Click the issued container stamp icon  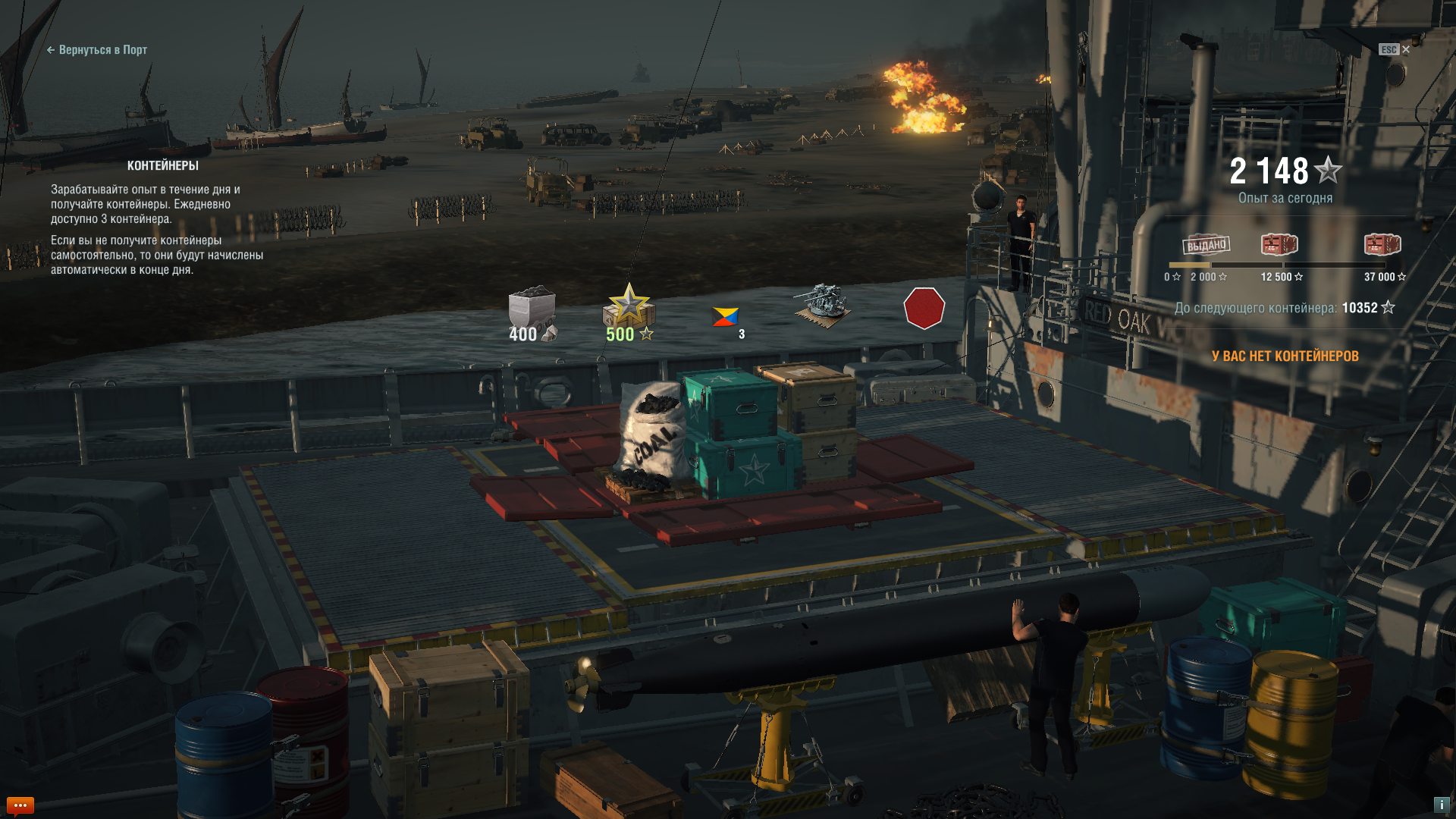pos(1206,244)
